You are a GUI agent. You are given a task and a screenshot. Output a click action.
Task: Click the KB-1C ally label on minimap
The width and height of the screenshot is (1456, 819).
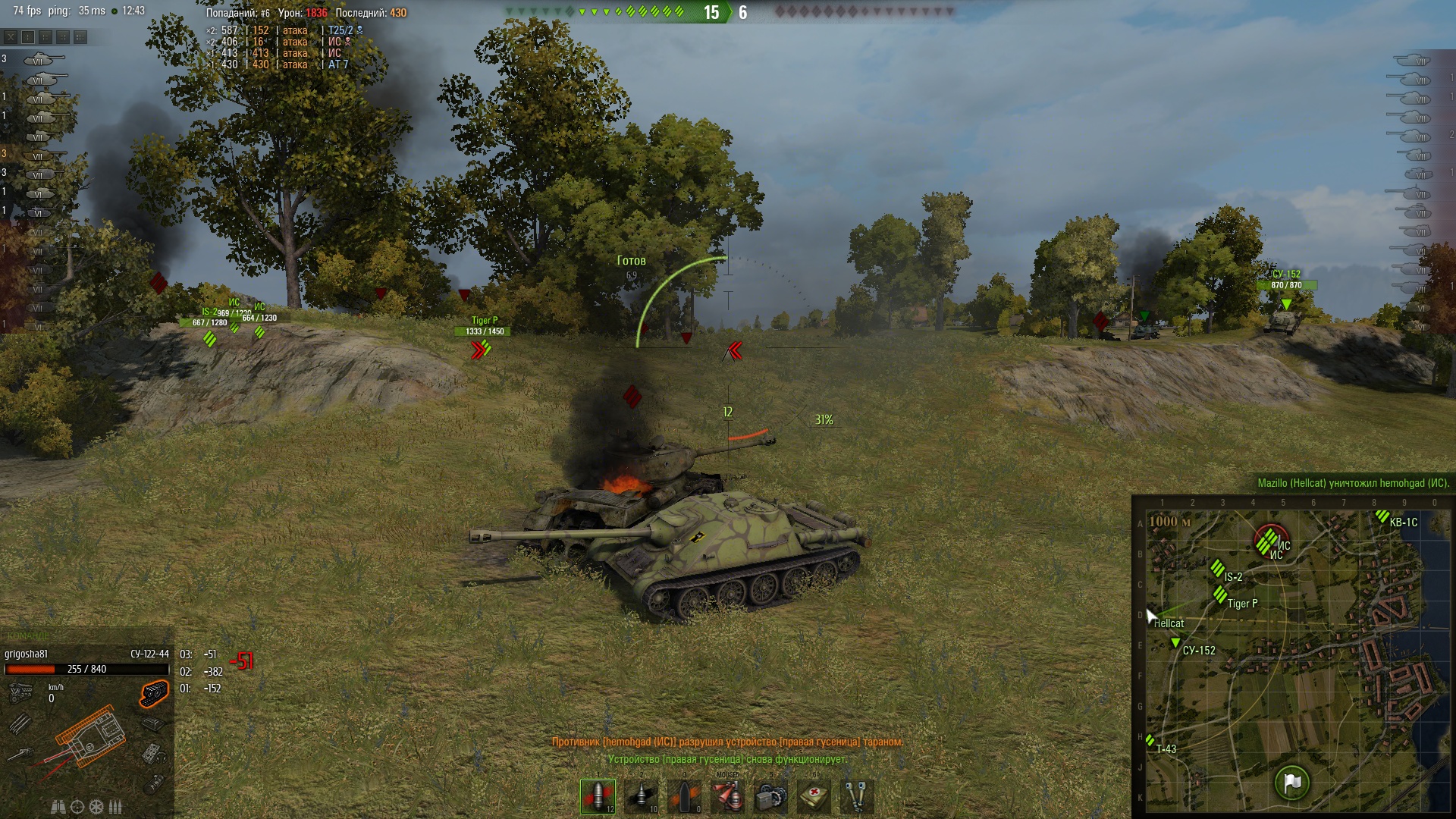(x=1403, y=522)
